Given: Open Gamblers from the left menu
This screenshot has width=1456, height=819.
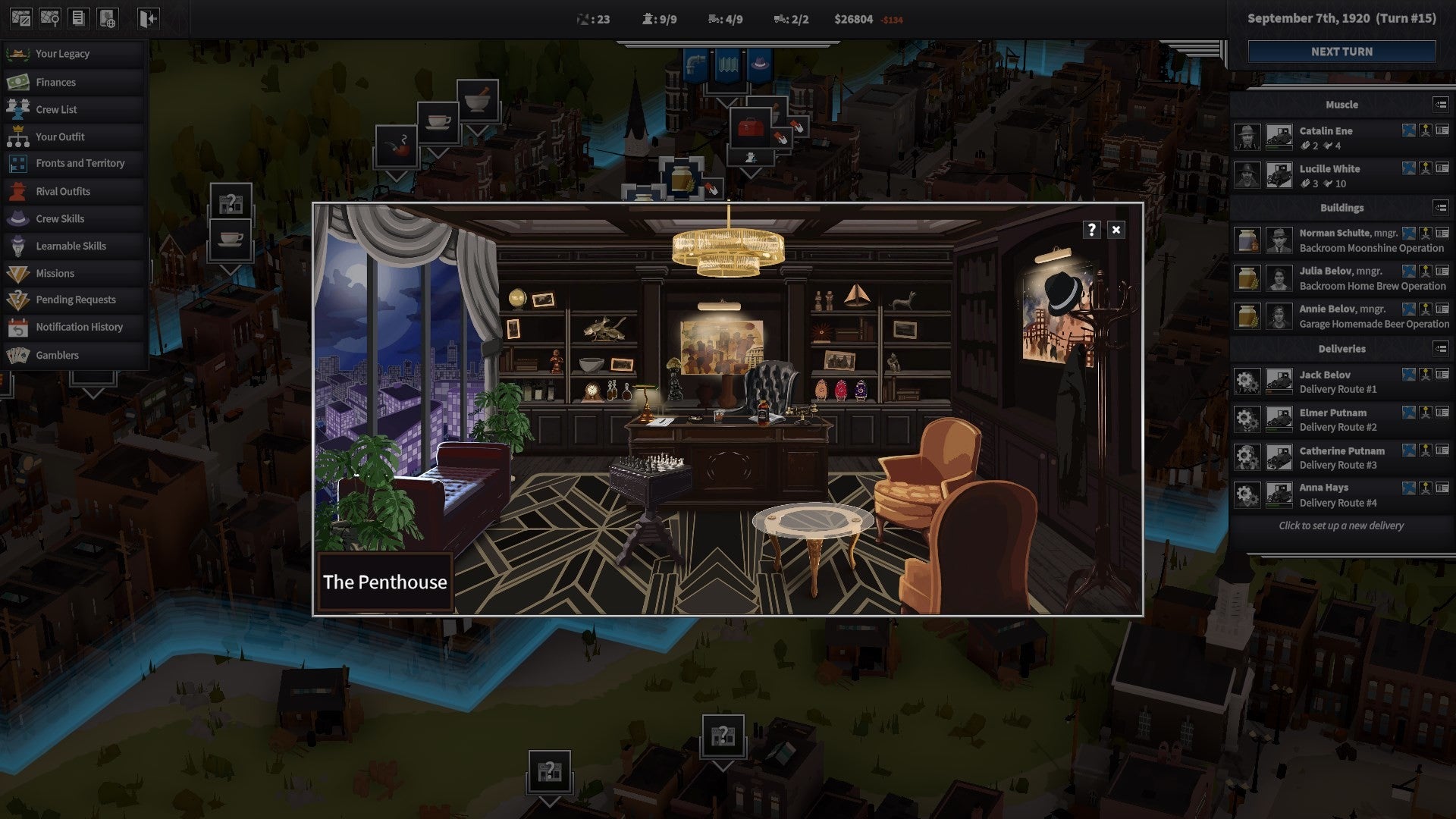Looking at the screenshot, I should (57, 354).
